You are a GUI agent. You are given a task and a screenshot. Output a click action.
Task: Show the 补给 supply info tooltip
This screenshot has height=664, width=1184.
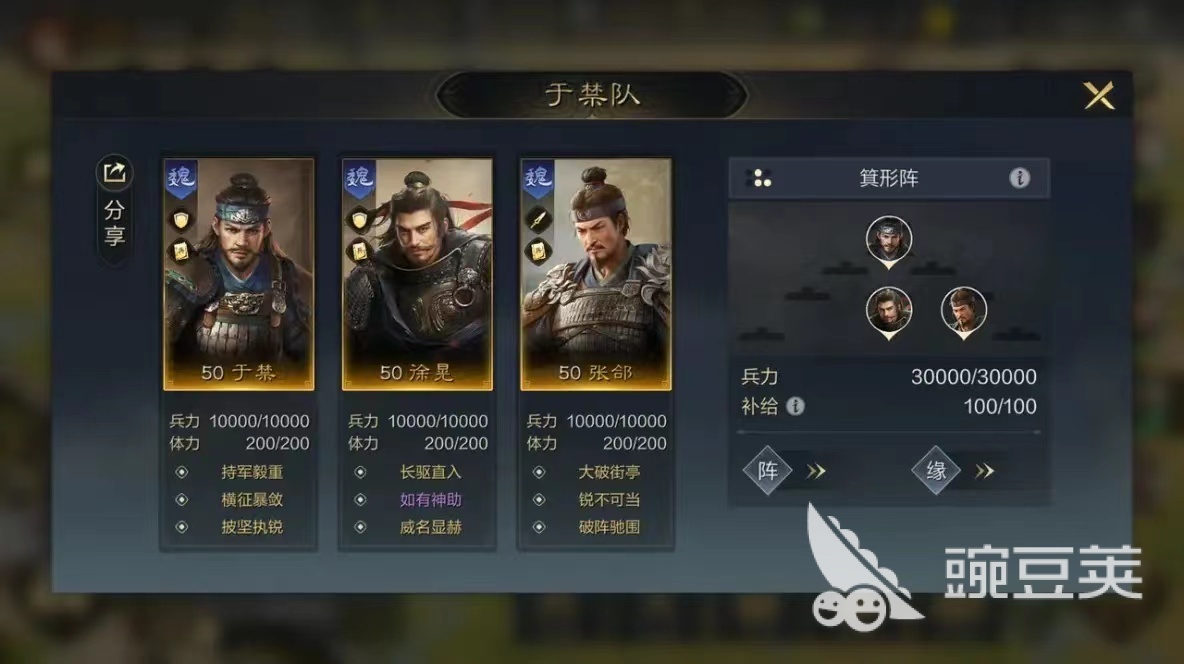click(x=795, y=406)
